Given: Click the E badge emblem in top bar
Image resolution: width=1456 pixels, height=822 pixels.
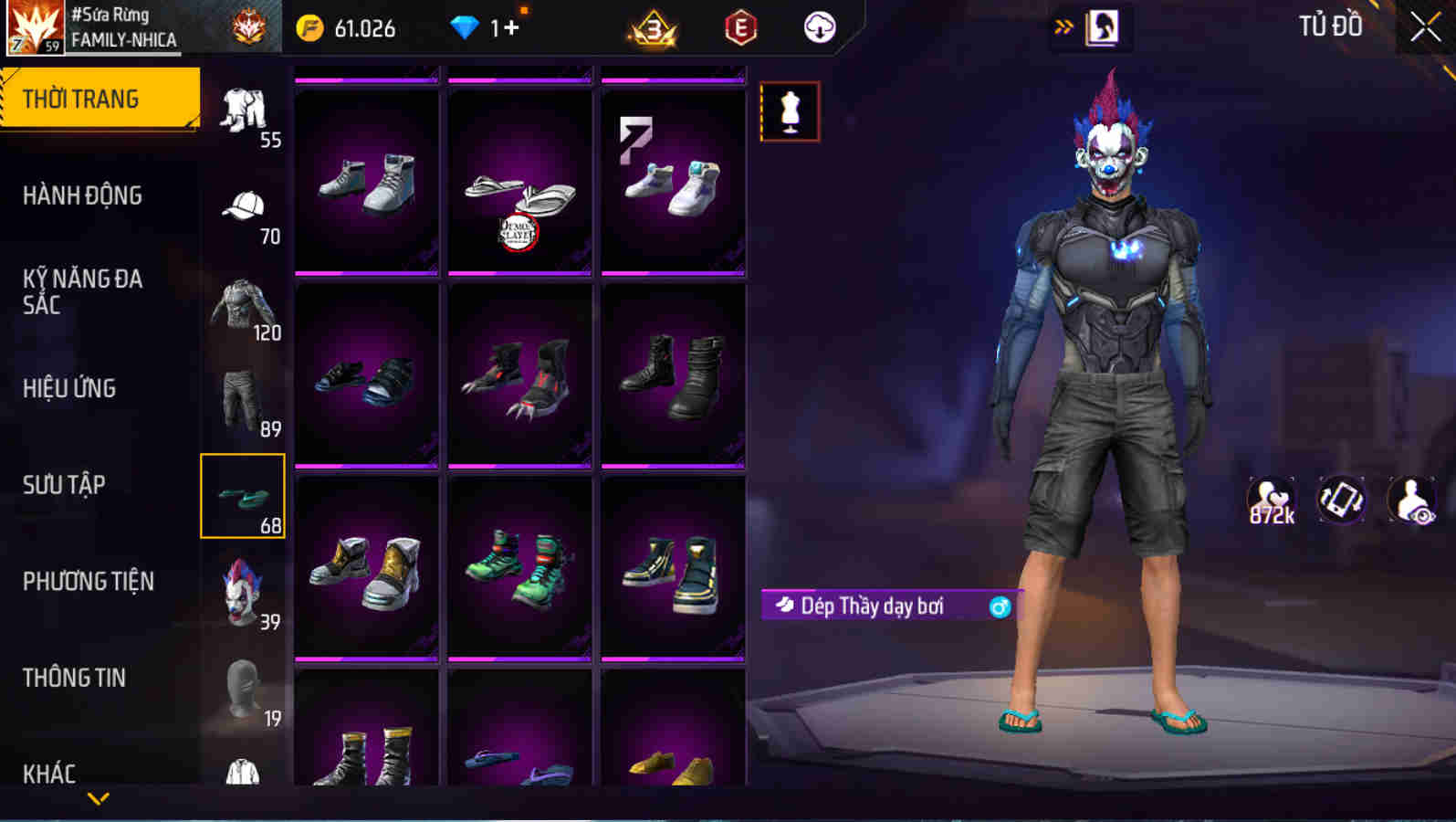Looking at the screenshot, I should tap(741, 27).
